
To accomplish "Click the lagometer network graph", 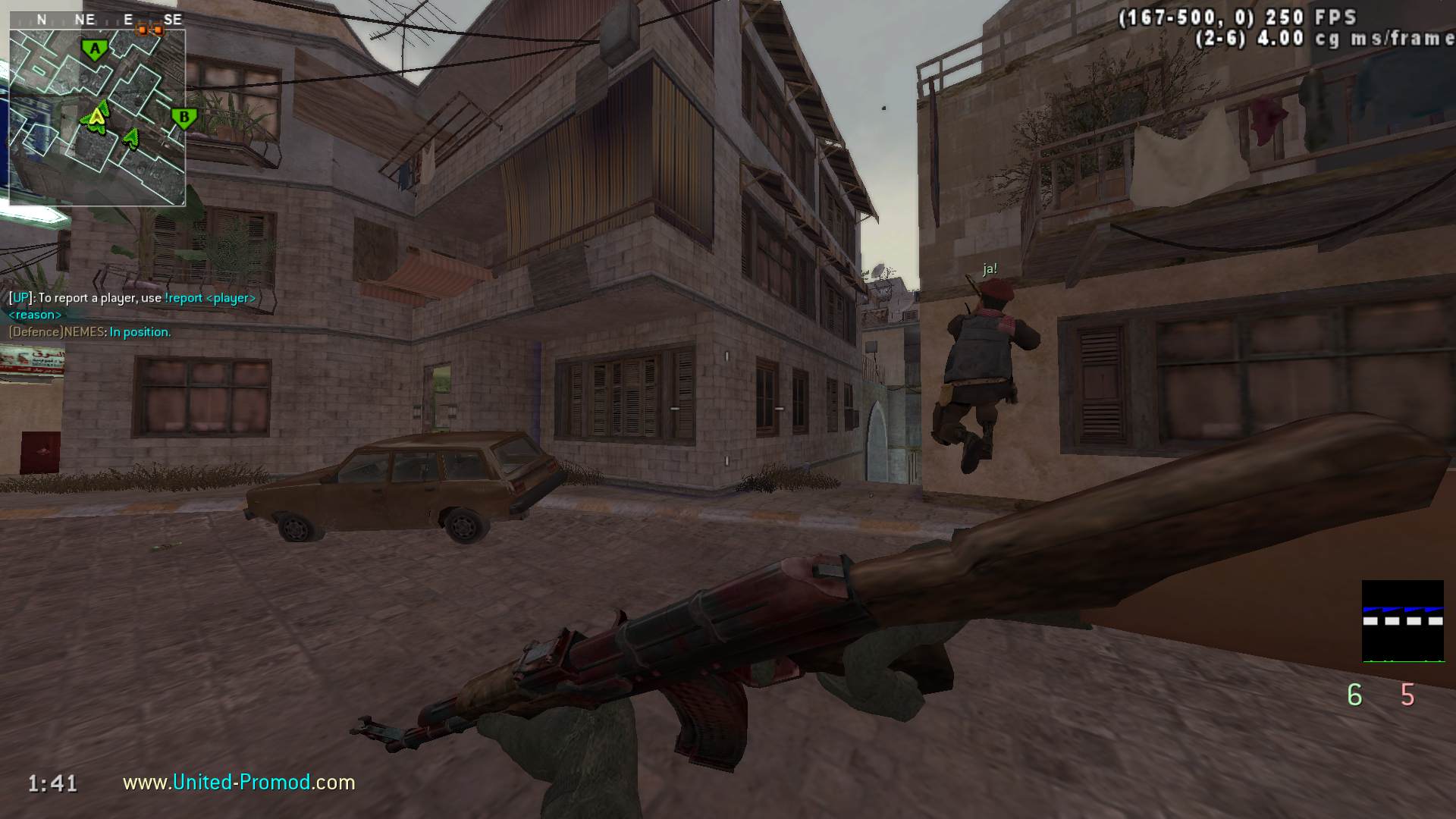I will [1402, 621].
